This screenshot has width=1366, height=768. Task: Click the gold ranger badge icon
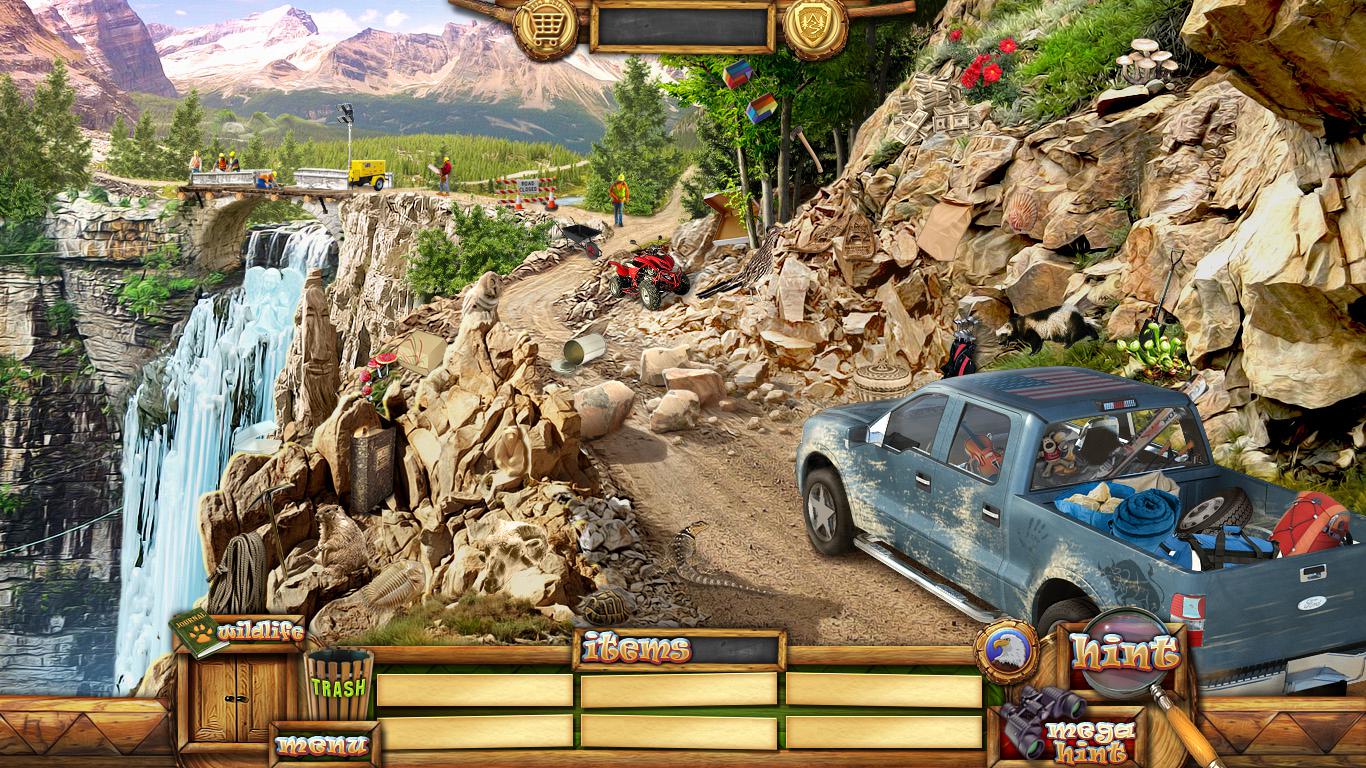pyautogui.click(x=815, y=27)
